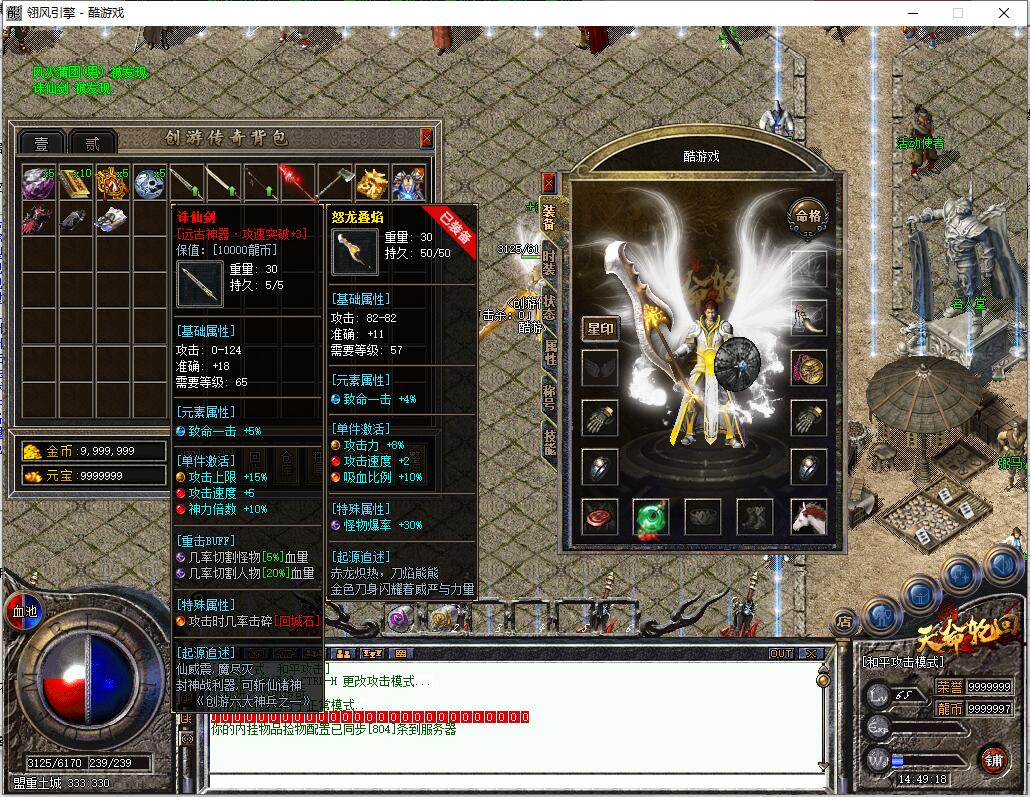
Task: Pick the red glowing sword in backpack
Action: click(296, 183)
